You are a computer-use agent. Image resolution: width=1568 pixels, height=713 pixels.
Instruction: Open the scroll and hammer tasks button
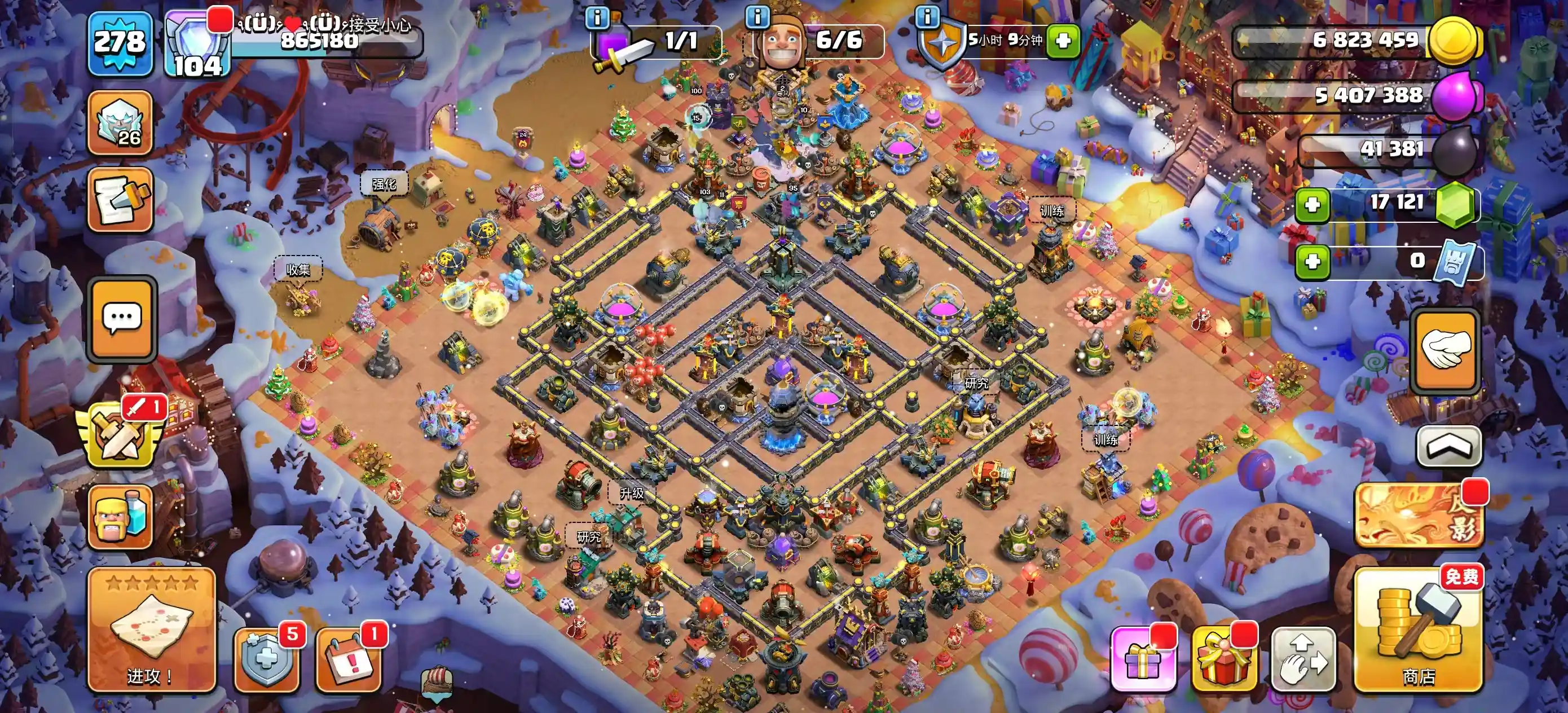click(120, 199)
